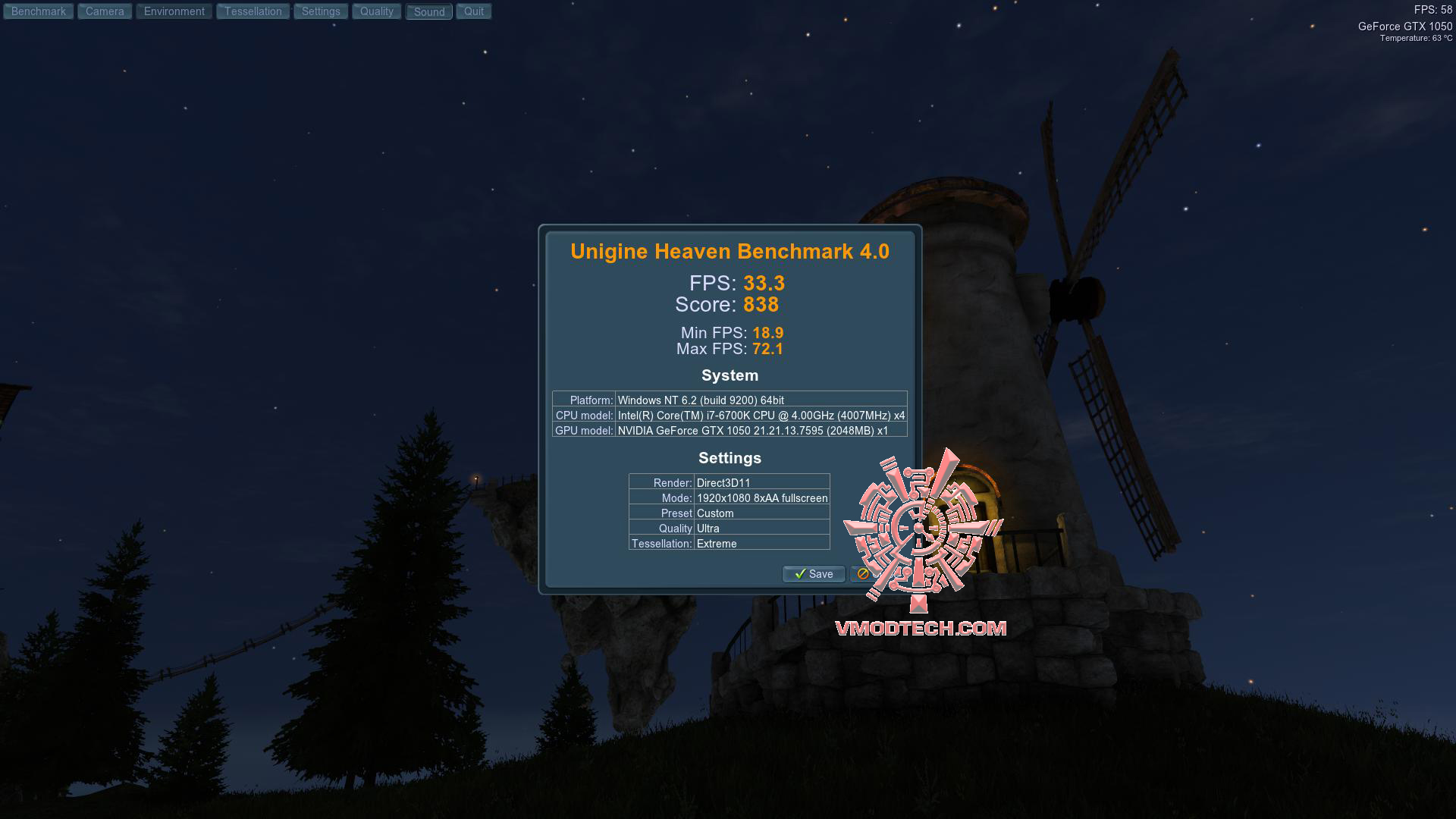Open the Settings panel

(x=321, y=11)
